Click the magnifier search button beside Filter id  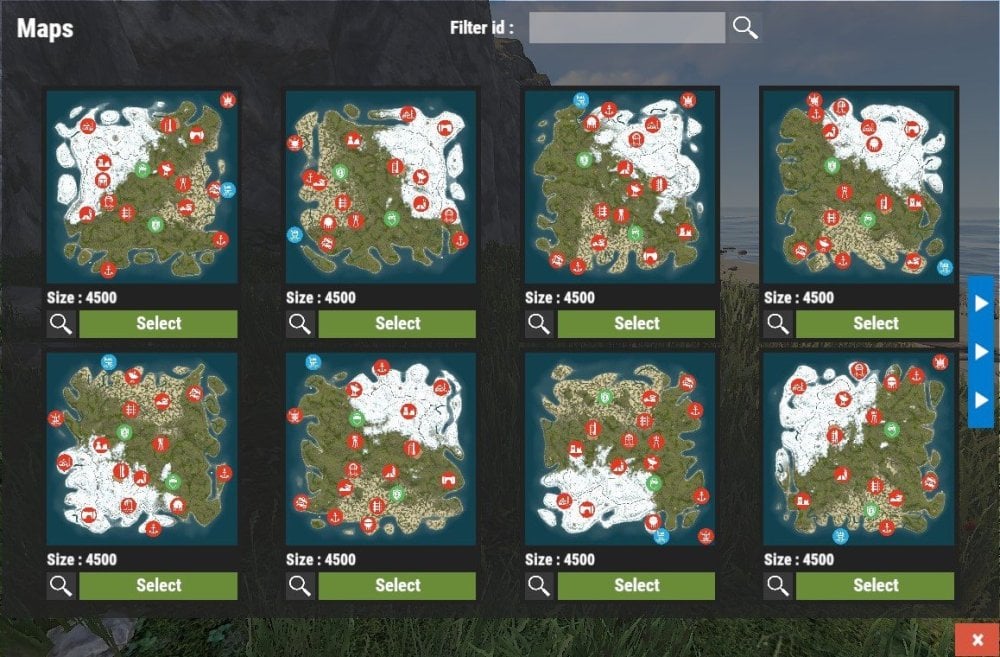(x=745, y=28)
